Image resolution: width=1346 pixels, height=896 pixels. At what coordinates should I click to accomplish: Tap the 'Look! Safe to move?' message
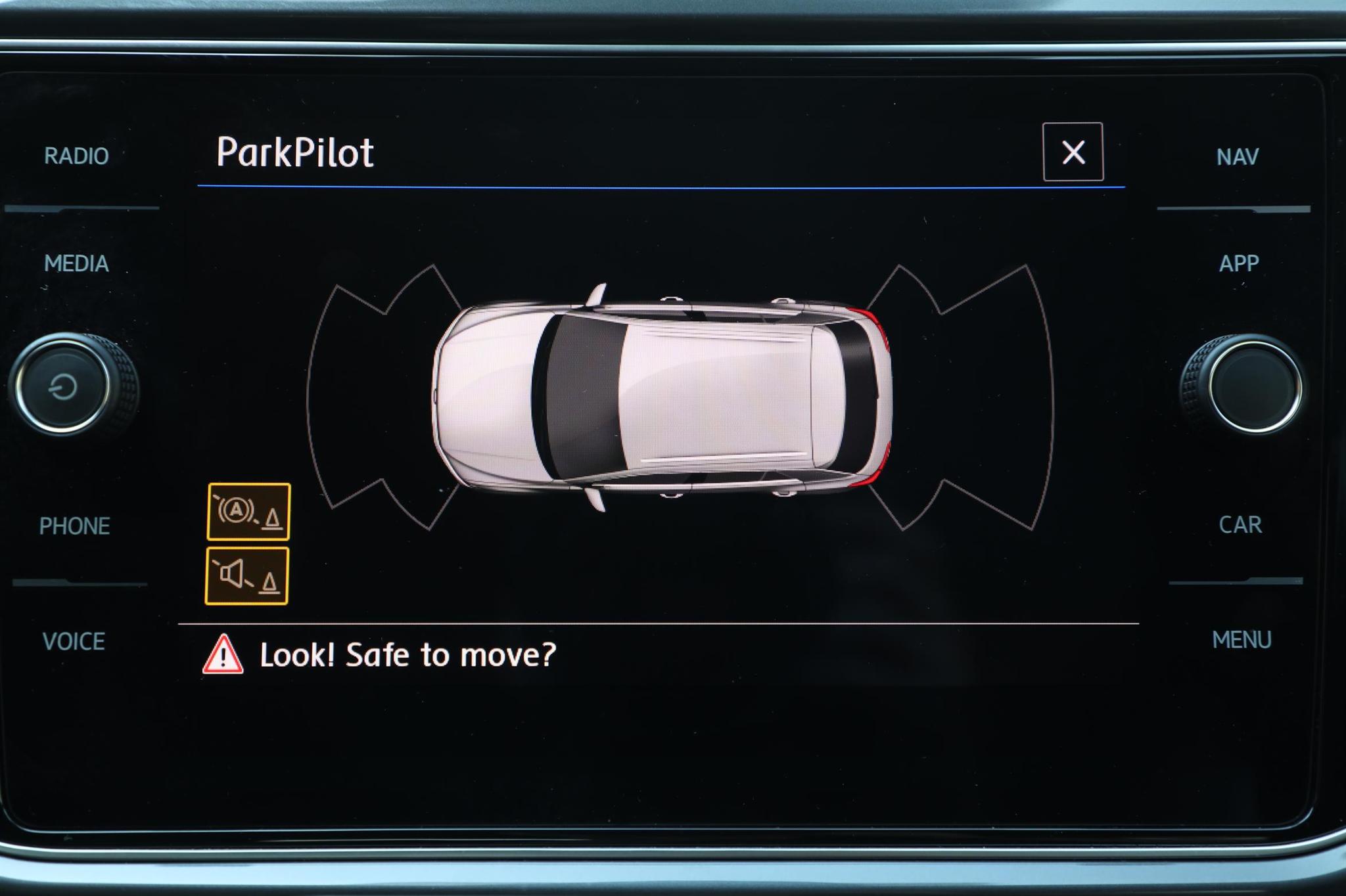(x=407, y=655)
